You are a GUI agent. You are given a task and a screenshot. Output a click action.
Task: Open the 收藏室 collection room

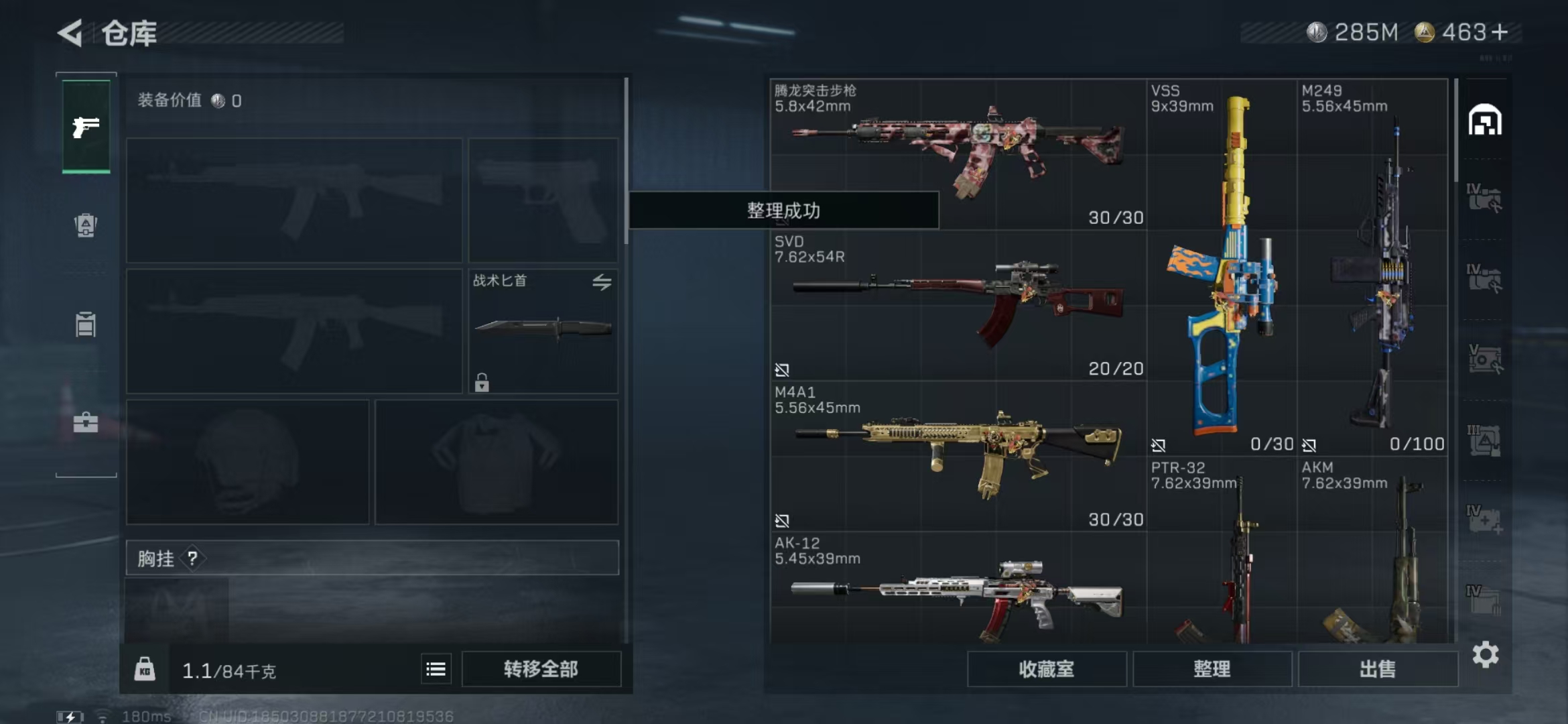point(1046,669)
